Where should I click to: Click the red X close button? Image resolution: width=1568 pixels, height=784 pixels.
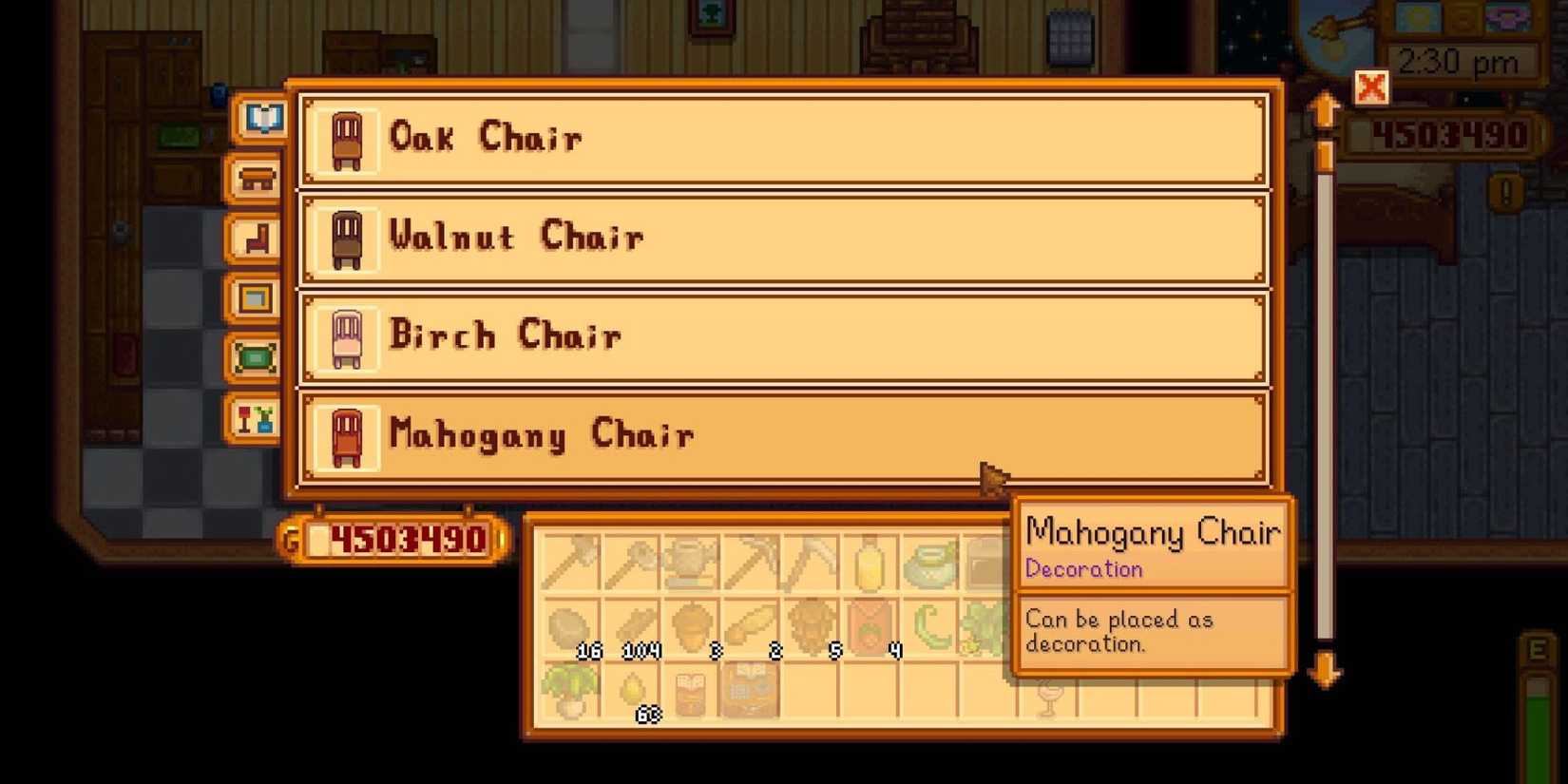click(1369, 88)
